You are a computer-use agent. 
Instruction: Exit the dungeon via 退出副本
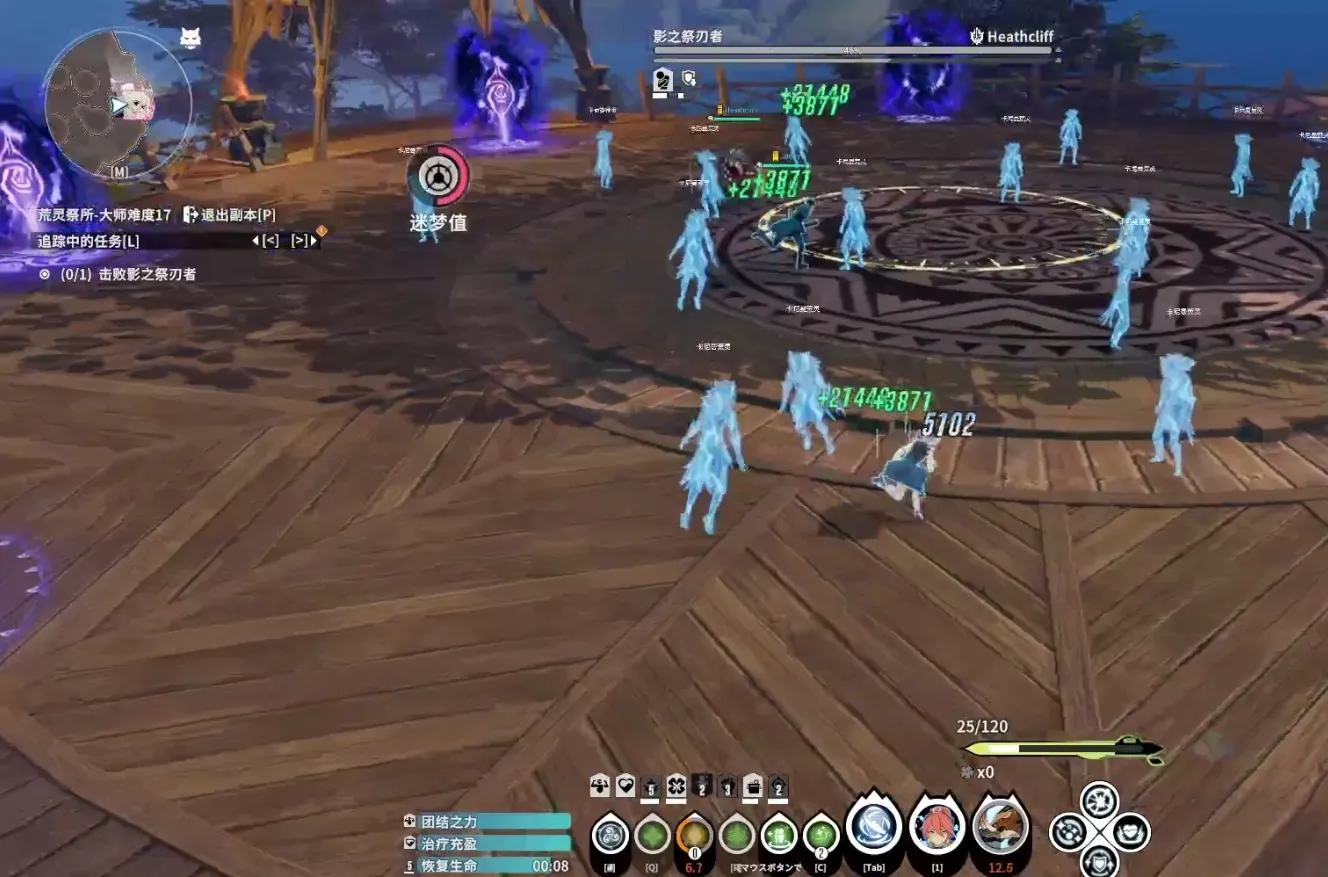(x=228, y=214)
